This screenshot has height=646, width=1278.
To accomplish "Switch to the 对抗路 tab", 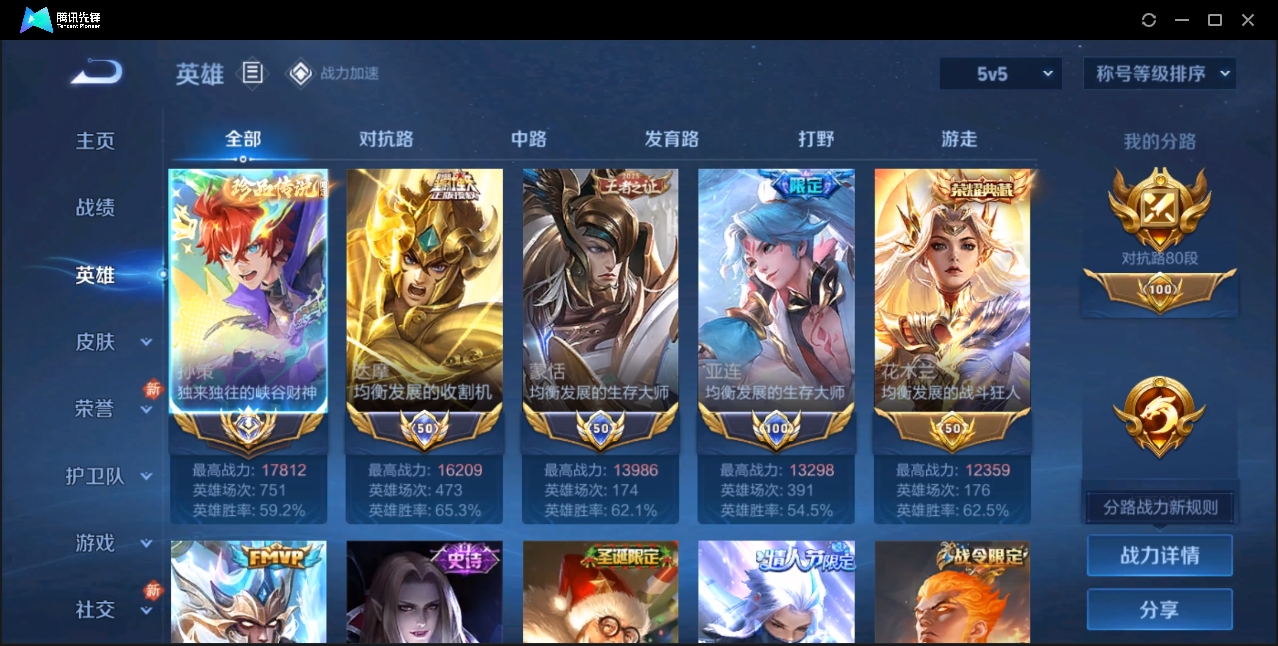I will point(386,139).
